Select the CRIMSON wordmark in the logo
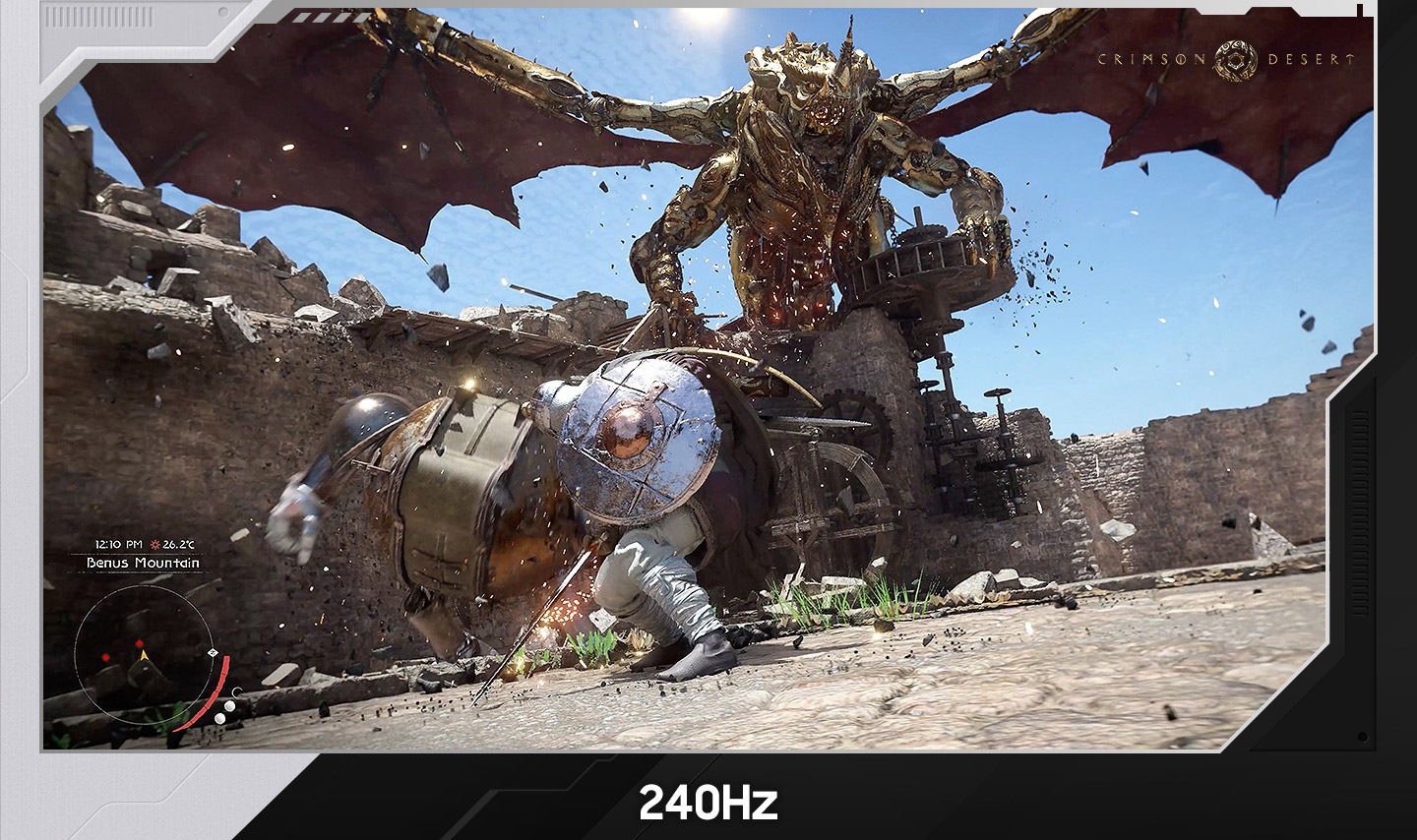Screen dimensions: 1417x840 [1152, 59]
